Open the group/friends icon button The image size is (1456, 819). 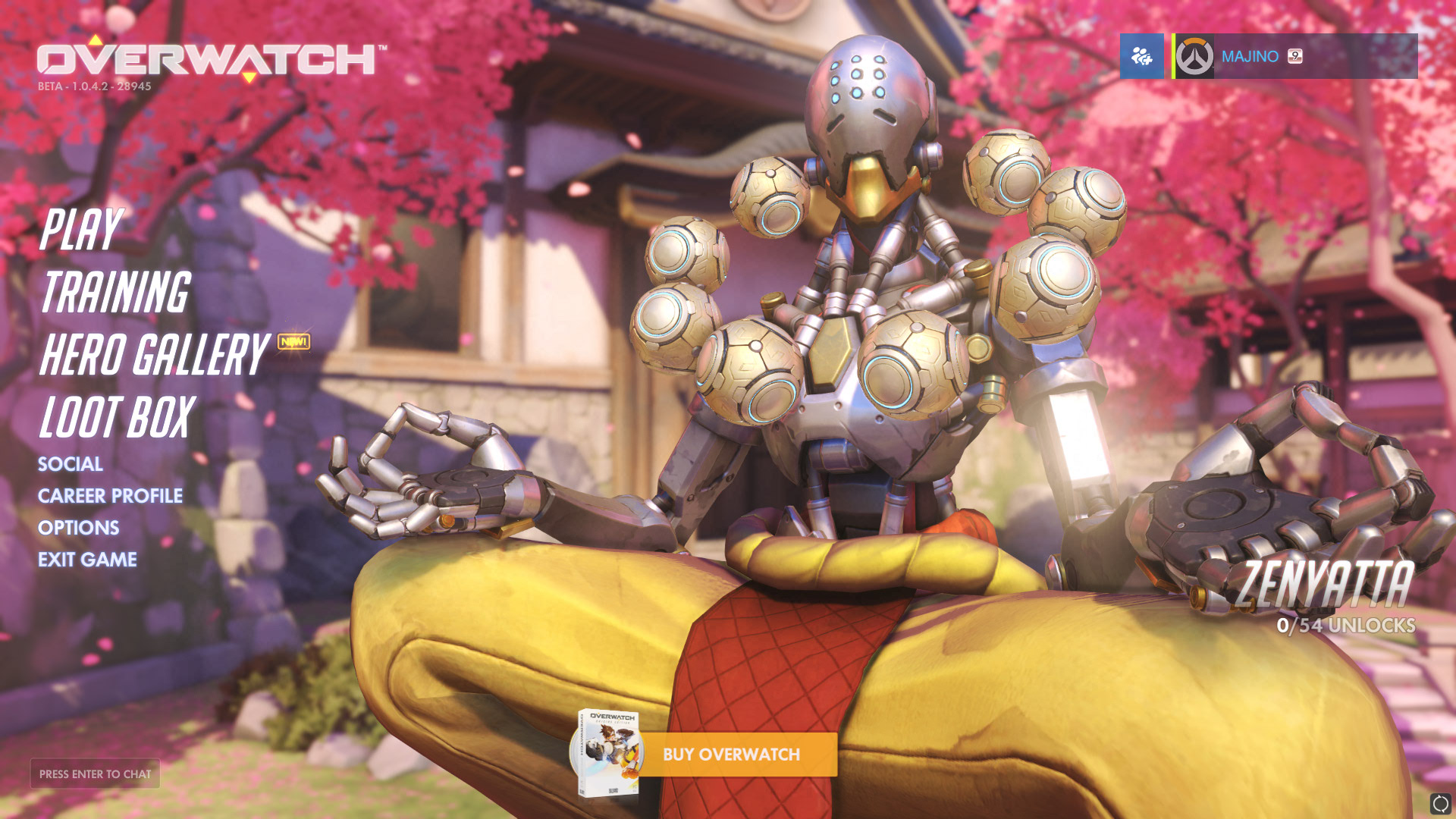[1141, 56]
